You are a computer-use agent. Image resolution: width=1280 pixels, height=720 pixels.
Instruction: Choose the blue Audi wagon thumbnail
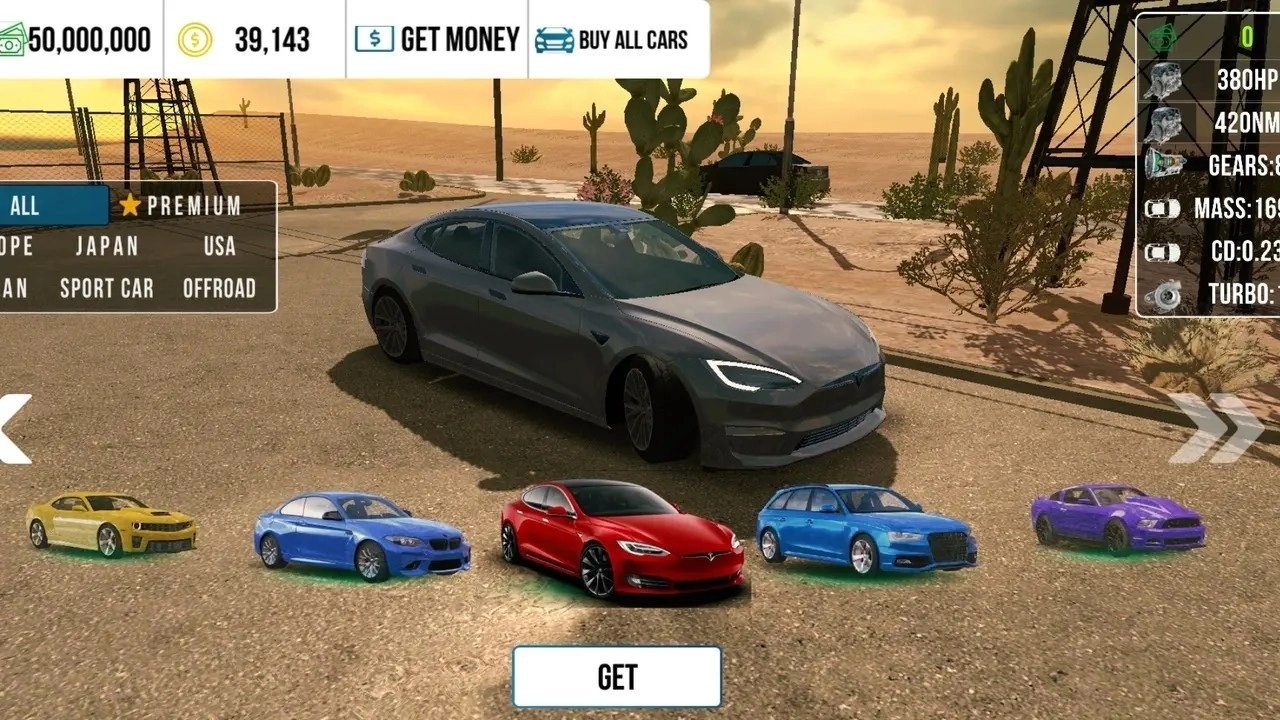[x=866, y=529]
